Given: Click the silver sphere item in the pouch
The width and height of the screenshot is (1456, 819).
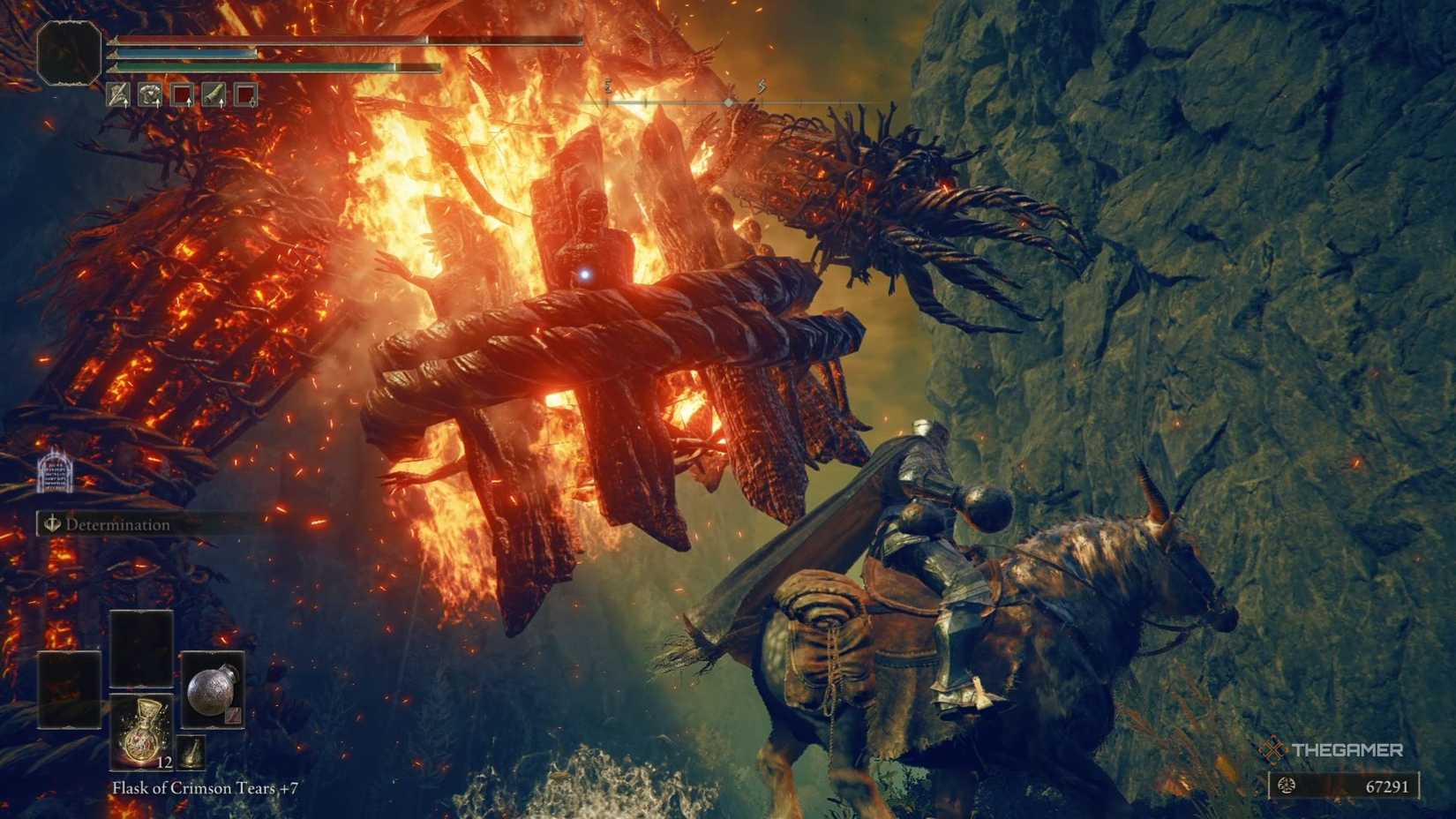Looking at the screenshot, I should tap(213, 692).
